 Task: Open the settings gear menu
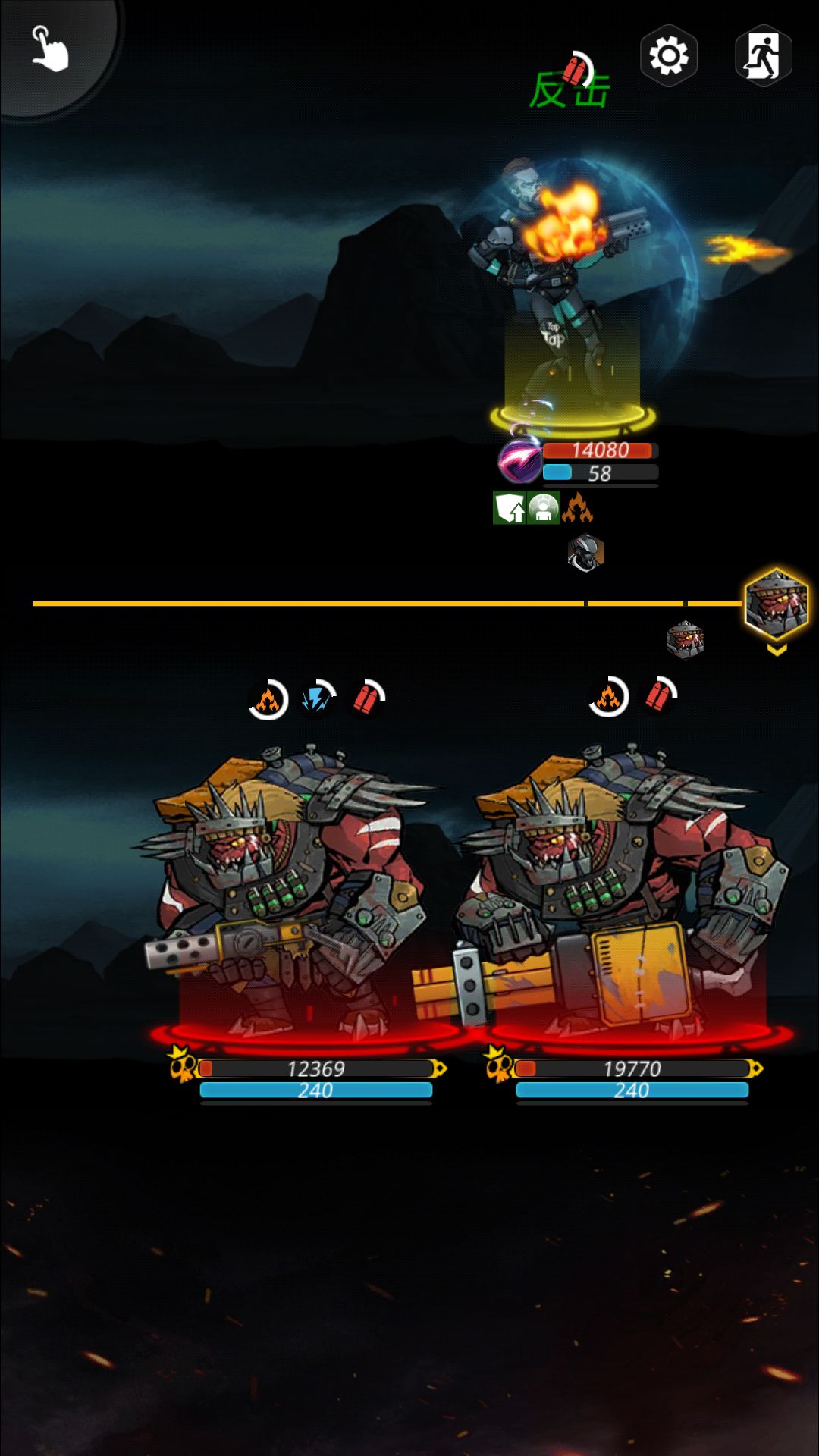668,55
